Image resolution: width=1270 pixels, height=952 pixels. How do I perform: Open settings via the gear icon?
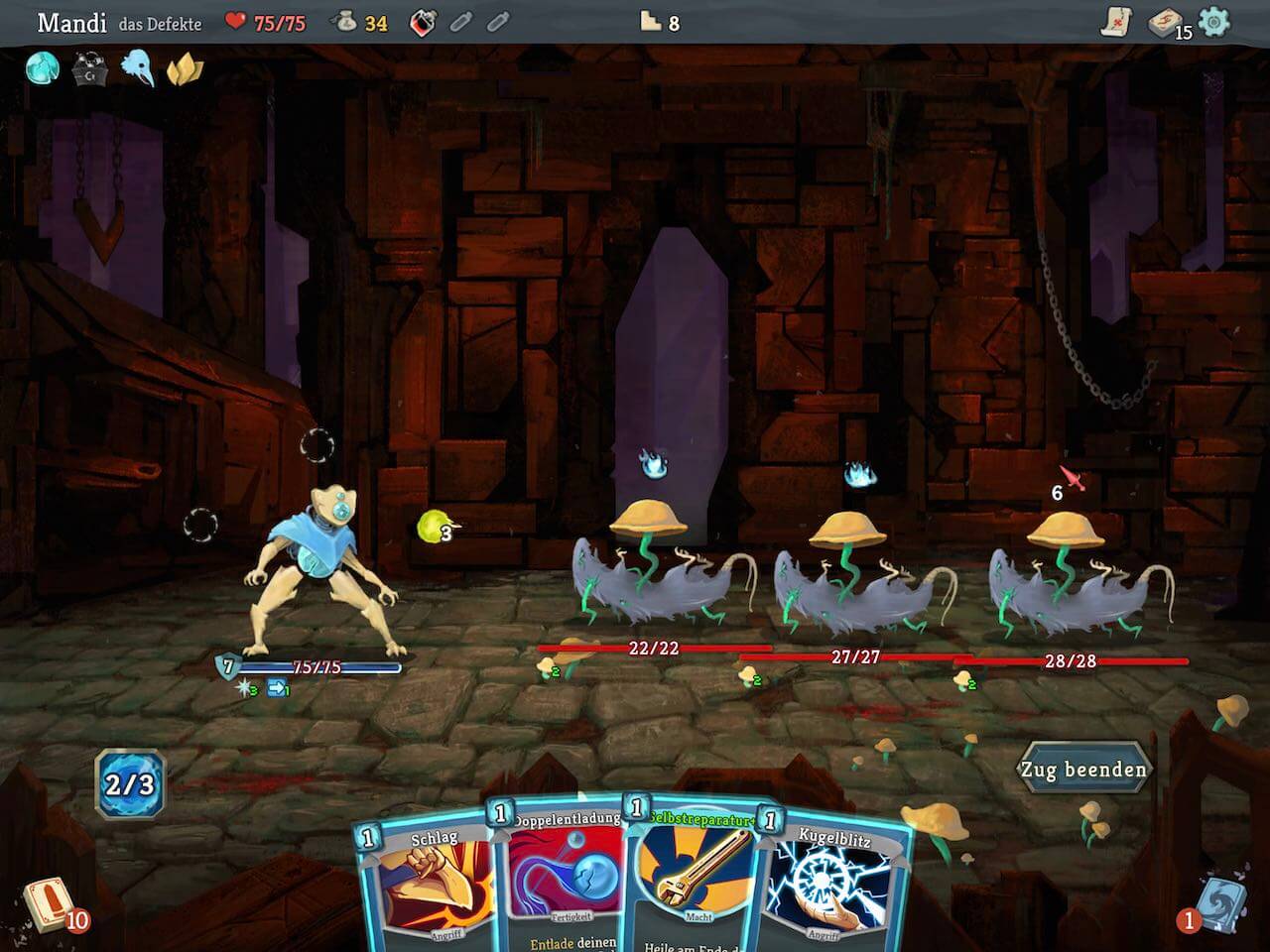[1213, 22]
